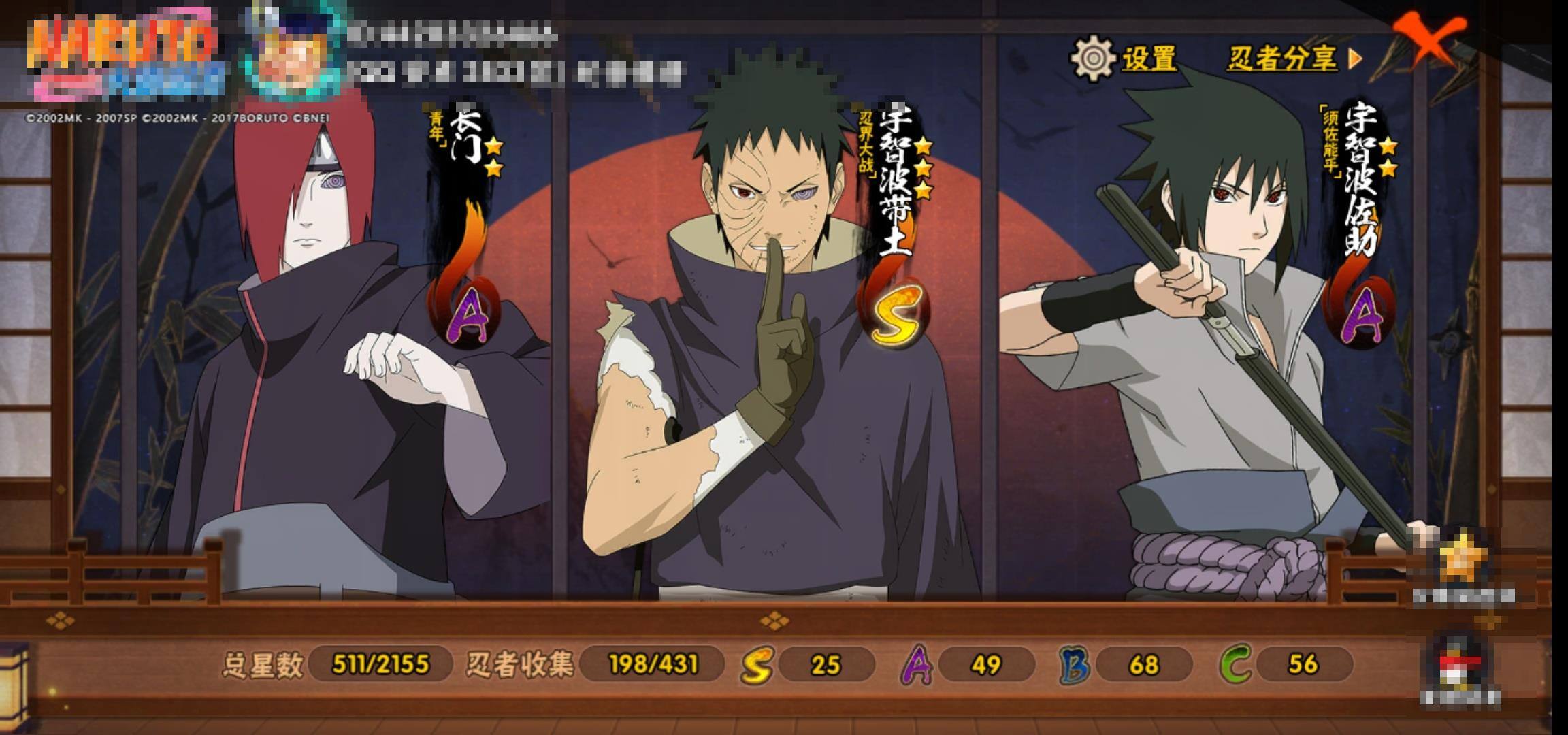Close the ninja collection screen
Viewport: 1568px width, 735px height.
pyautogui.click(x=1428, y=39)
